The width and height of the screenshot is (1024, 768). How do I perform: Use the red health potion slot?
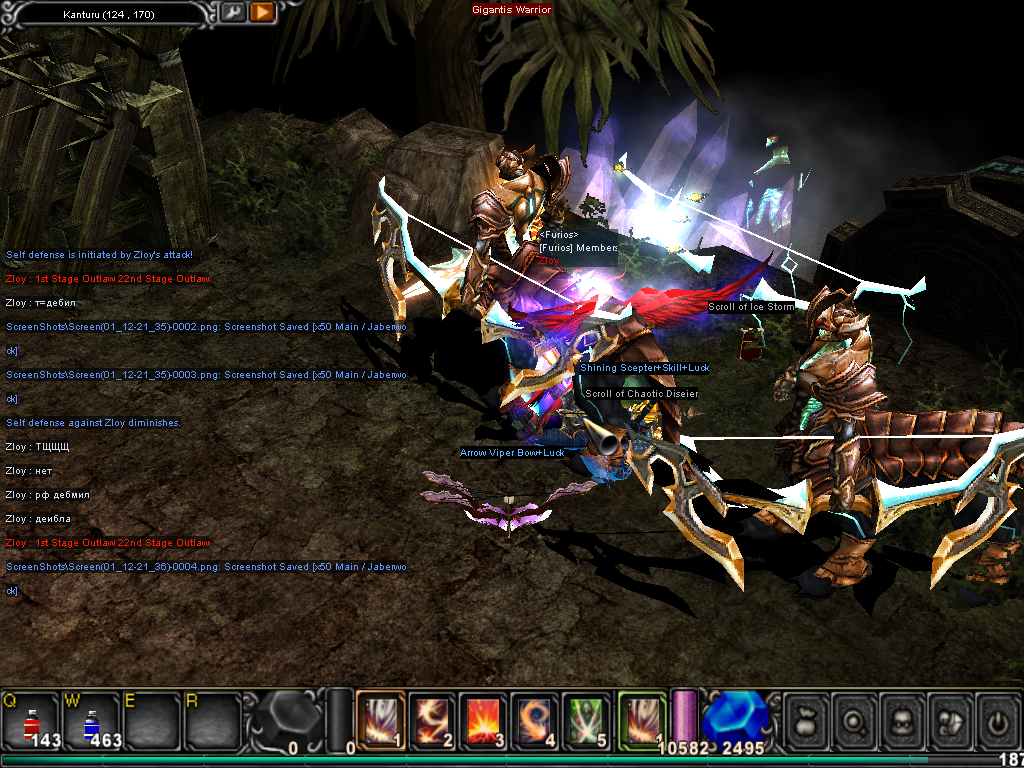(x=31, y=720)
